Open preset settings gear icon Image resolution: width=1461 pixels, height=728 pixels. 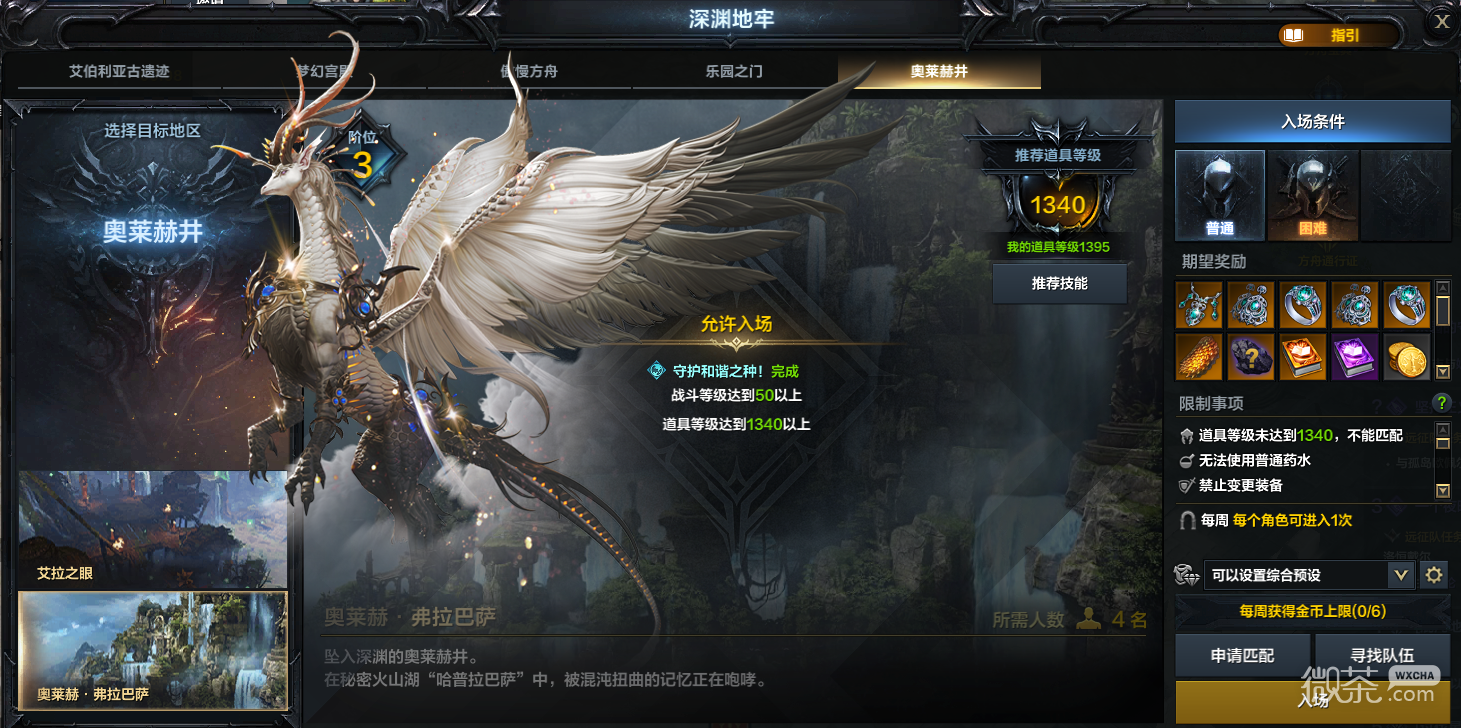coord(1434,575)
